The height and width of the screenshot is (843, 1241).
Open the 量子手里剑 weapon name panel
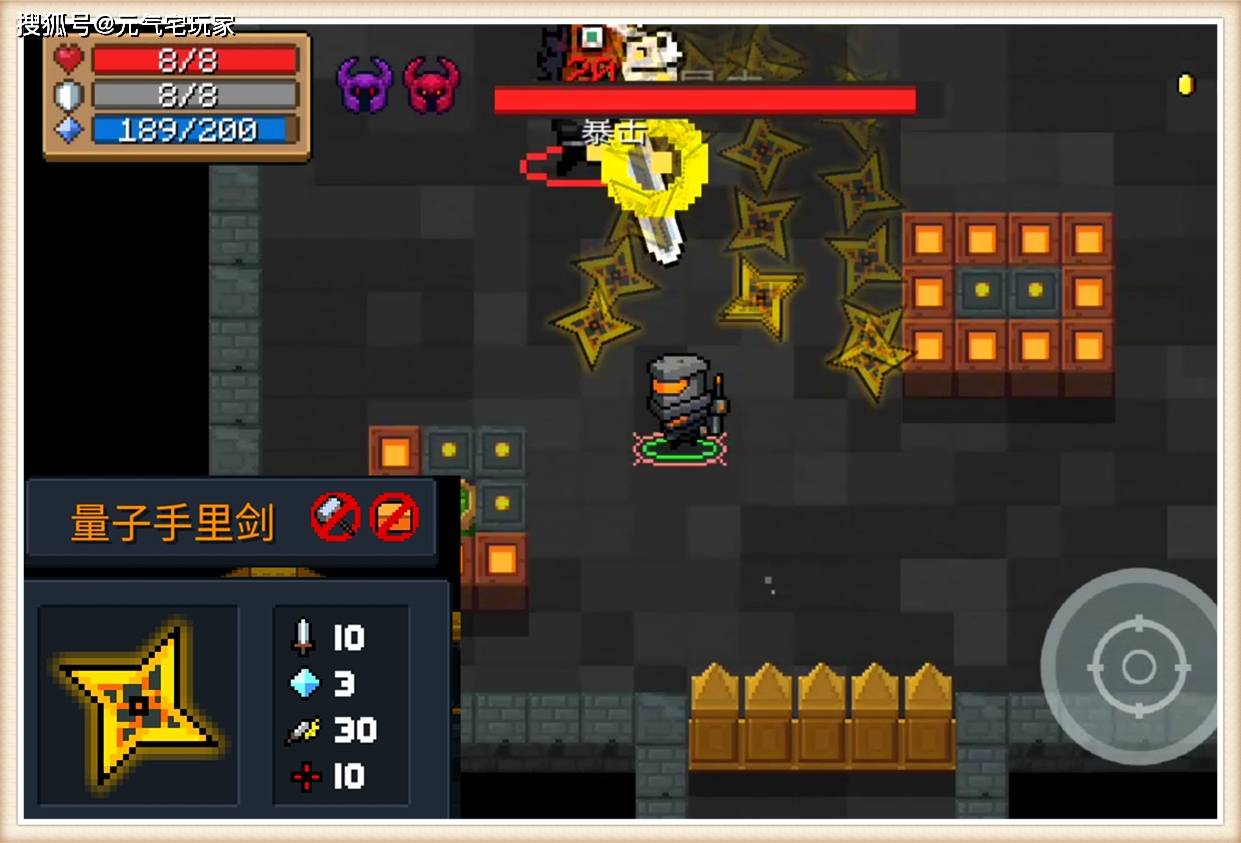tap(173, 520)
